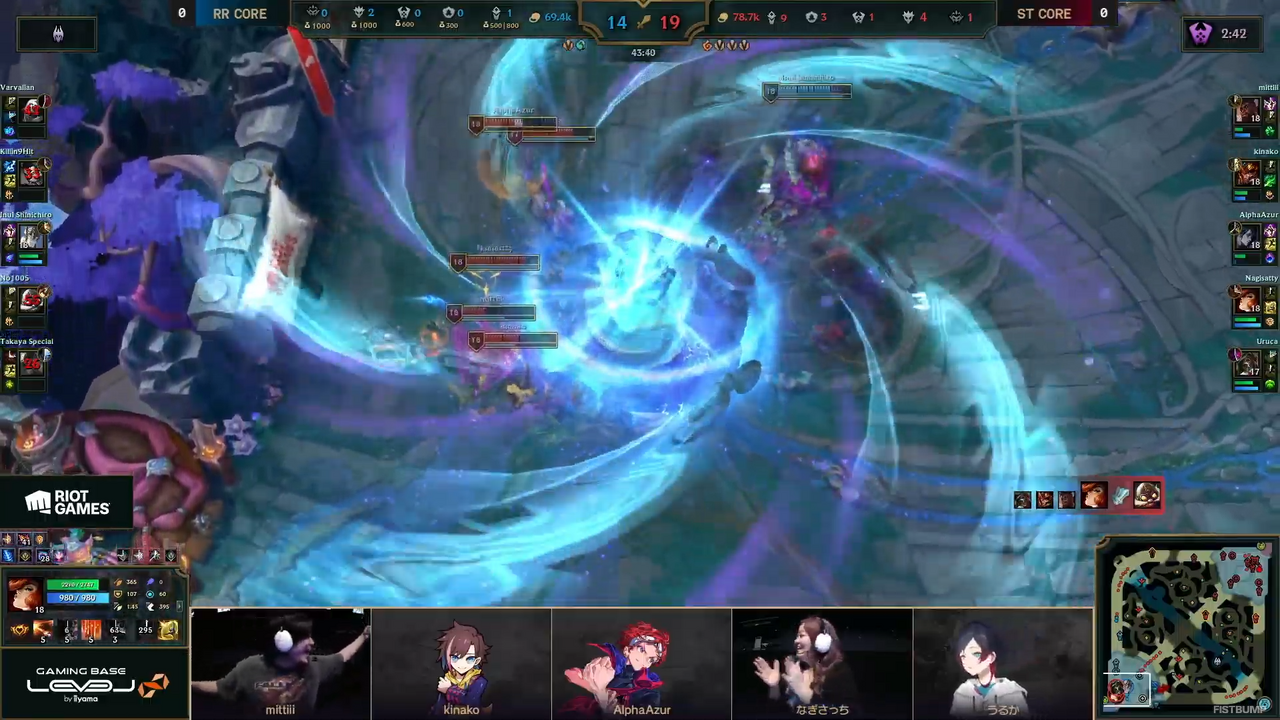Choose kinako's champion portrait
Screen dimensions: 1280x720
[1247, 174]
